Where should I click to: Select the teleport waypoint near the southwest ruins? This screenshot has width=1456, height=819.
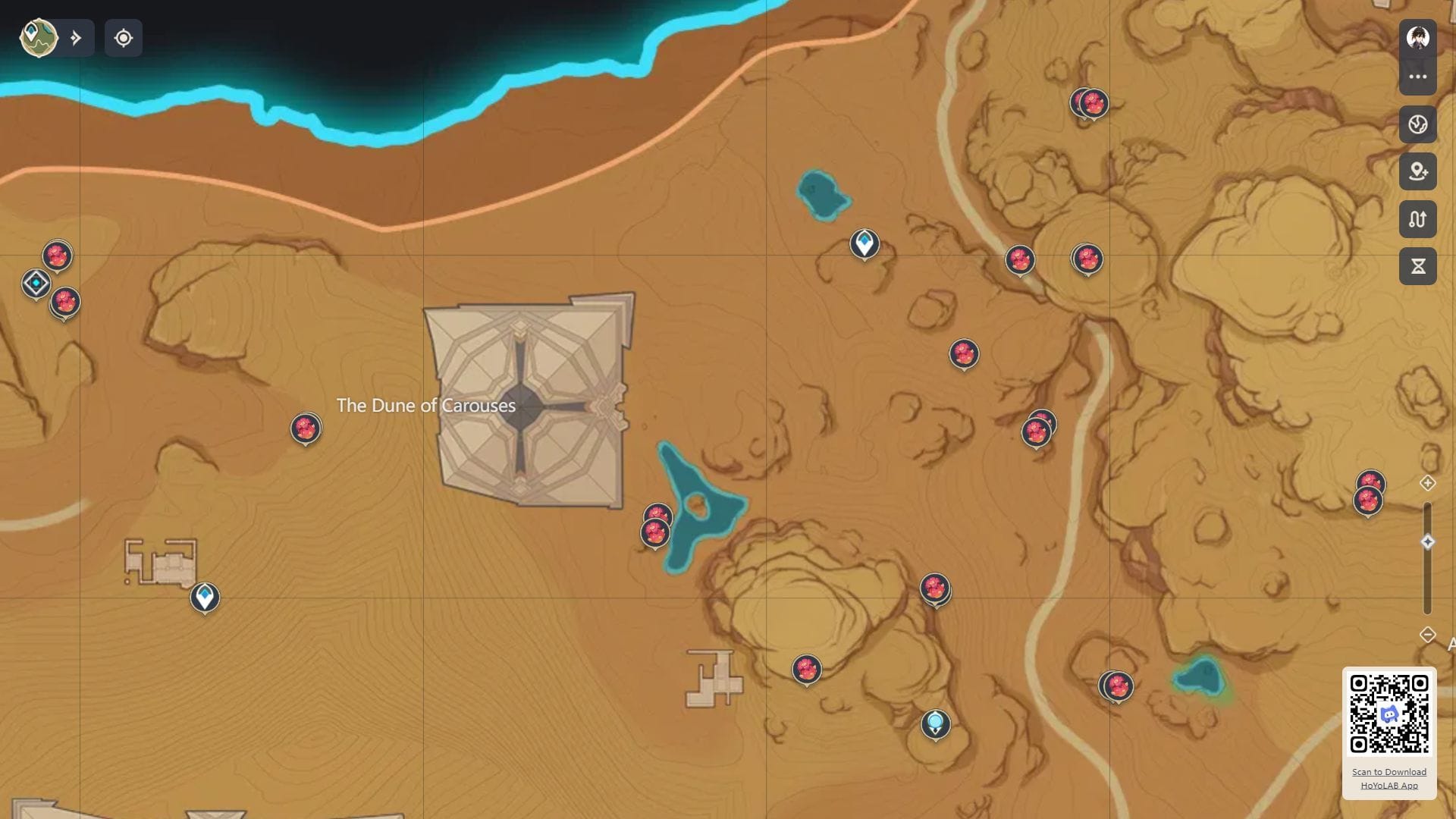[x=206, y=598]
